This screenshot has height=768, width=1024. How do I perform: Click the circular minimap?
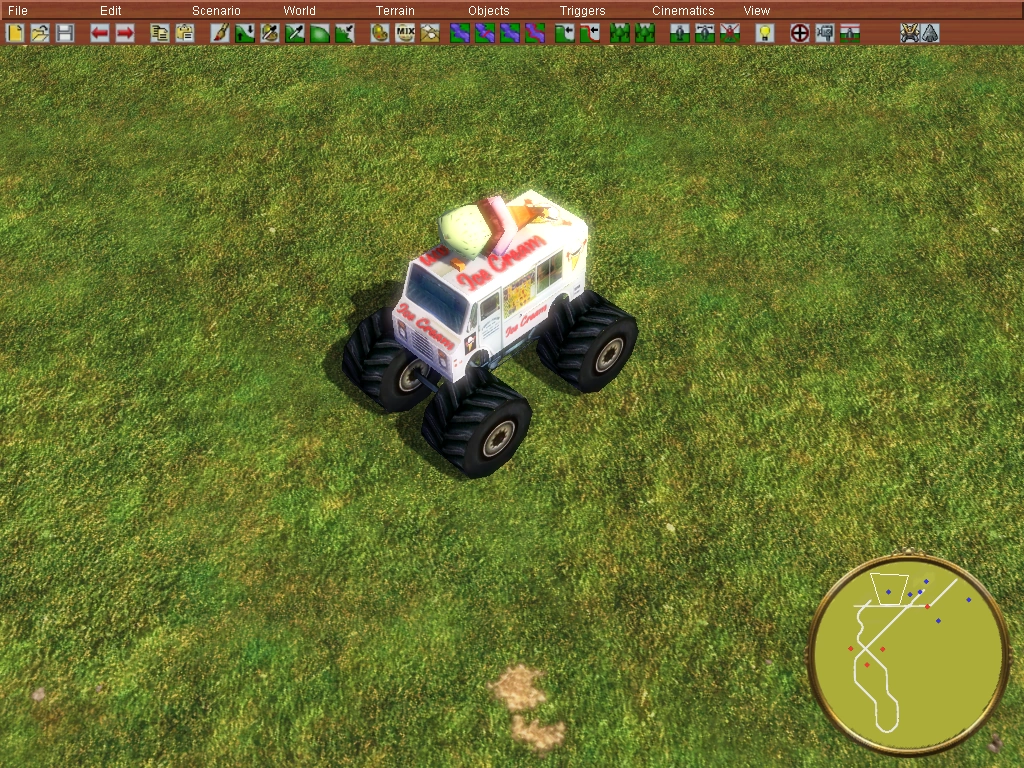(x=908, y=655)
